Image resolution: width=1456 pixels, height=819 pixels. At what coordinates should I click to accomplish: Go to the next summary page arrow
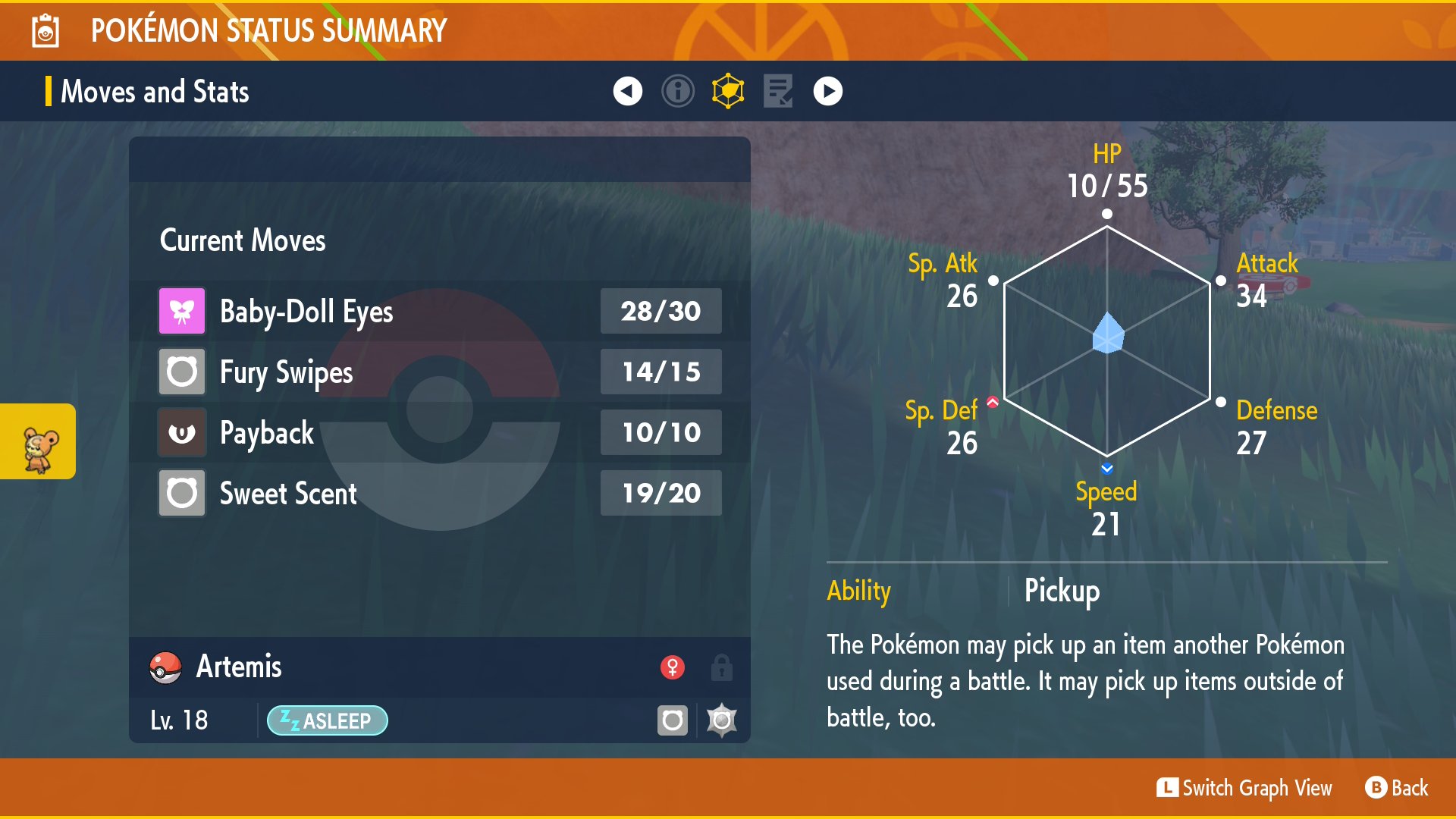click(827, 92)
